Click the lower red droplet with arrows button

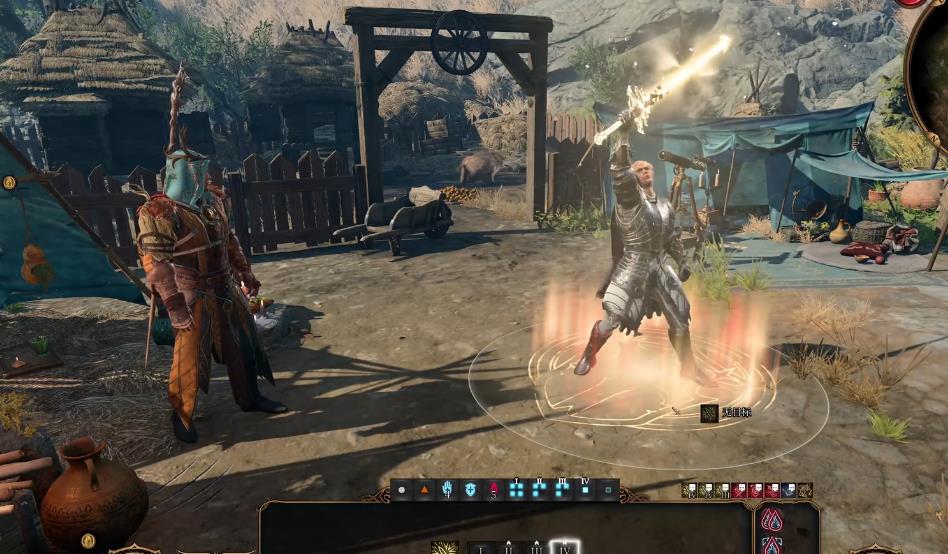pos(773,546)
